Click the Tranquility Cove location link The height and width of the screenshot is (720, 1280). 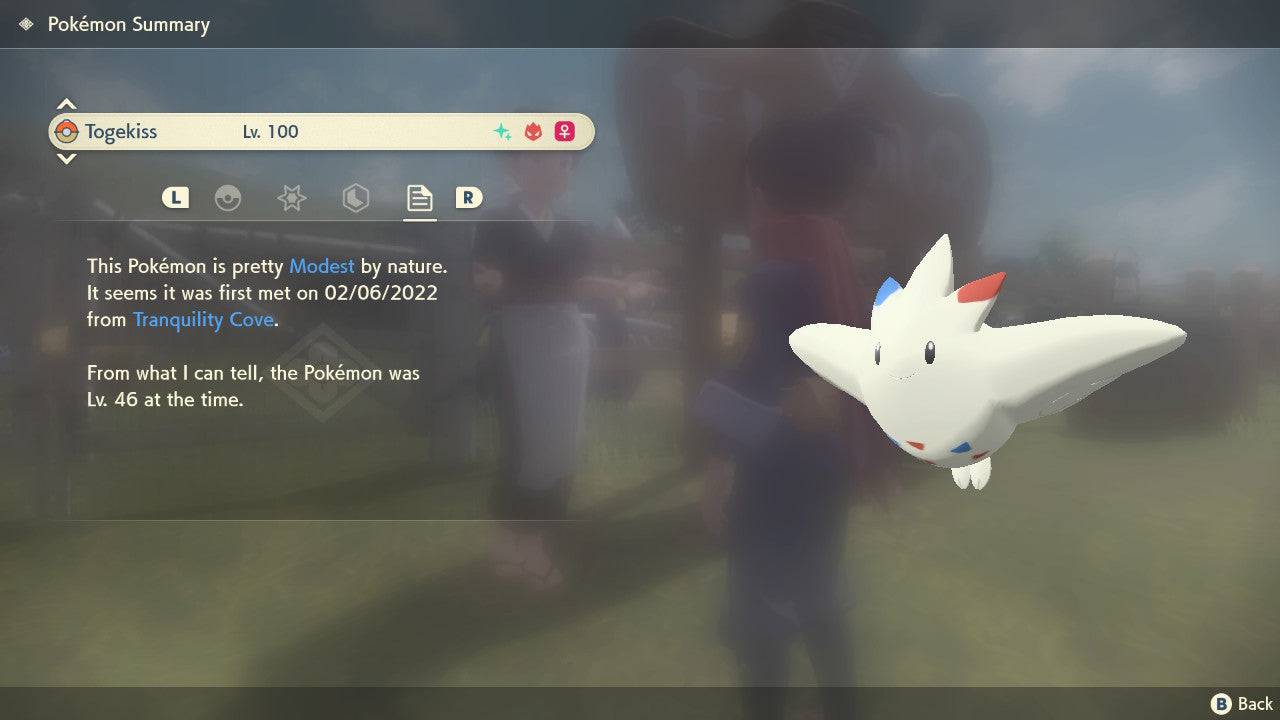pyautogui.click(x=203, y=319)
